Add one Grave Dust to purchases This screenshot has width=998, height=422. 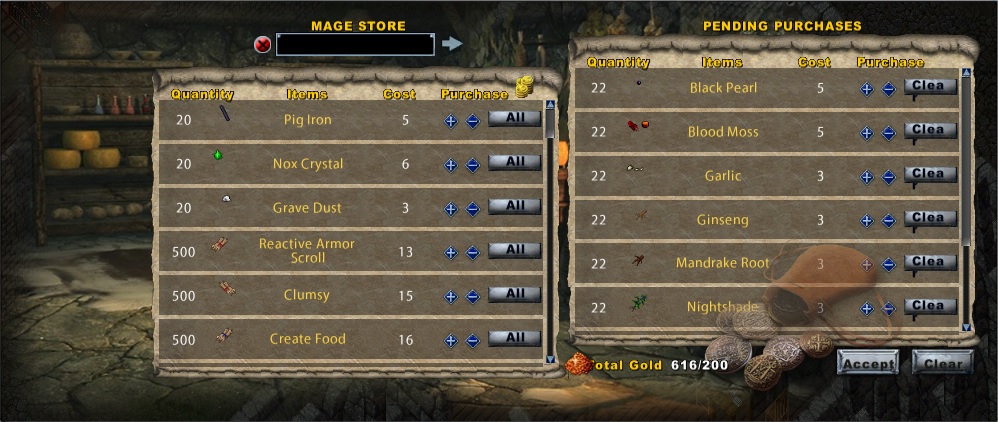[451, 208]
